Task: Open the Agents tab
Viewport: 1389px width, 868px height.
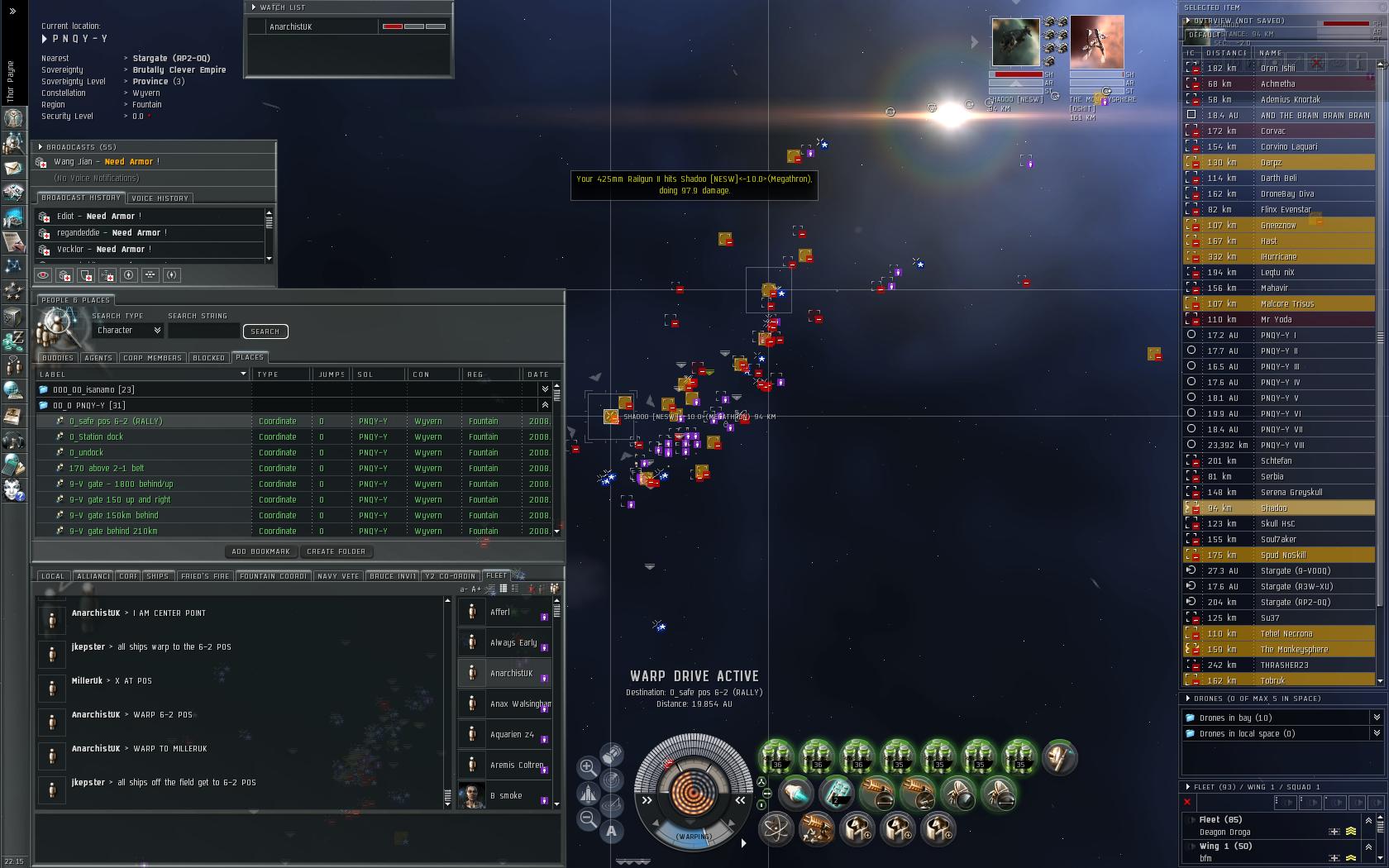Action: 98,358
